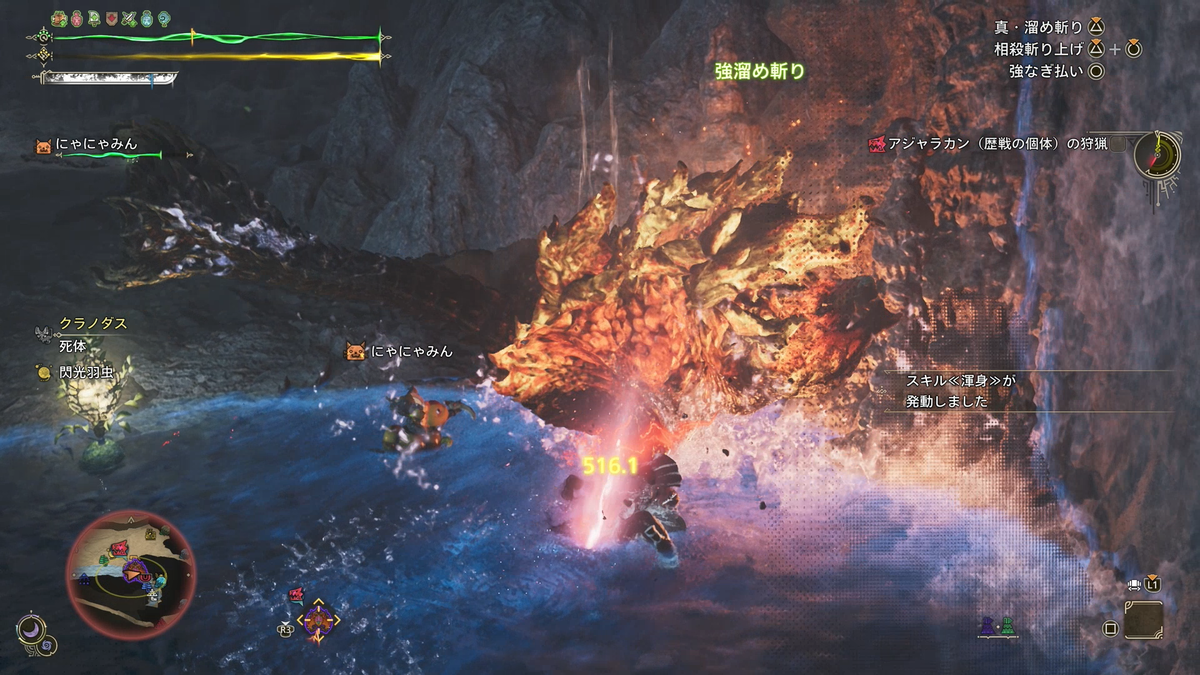Click the weapon sharpness gauge
The image size is (1200, 675).
click(110, 76)
